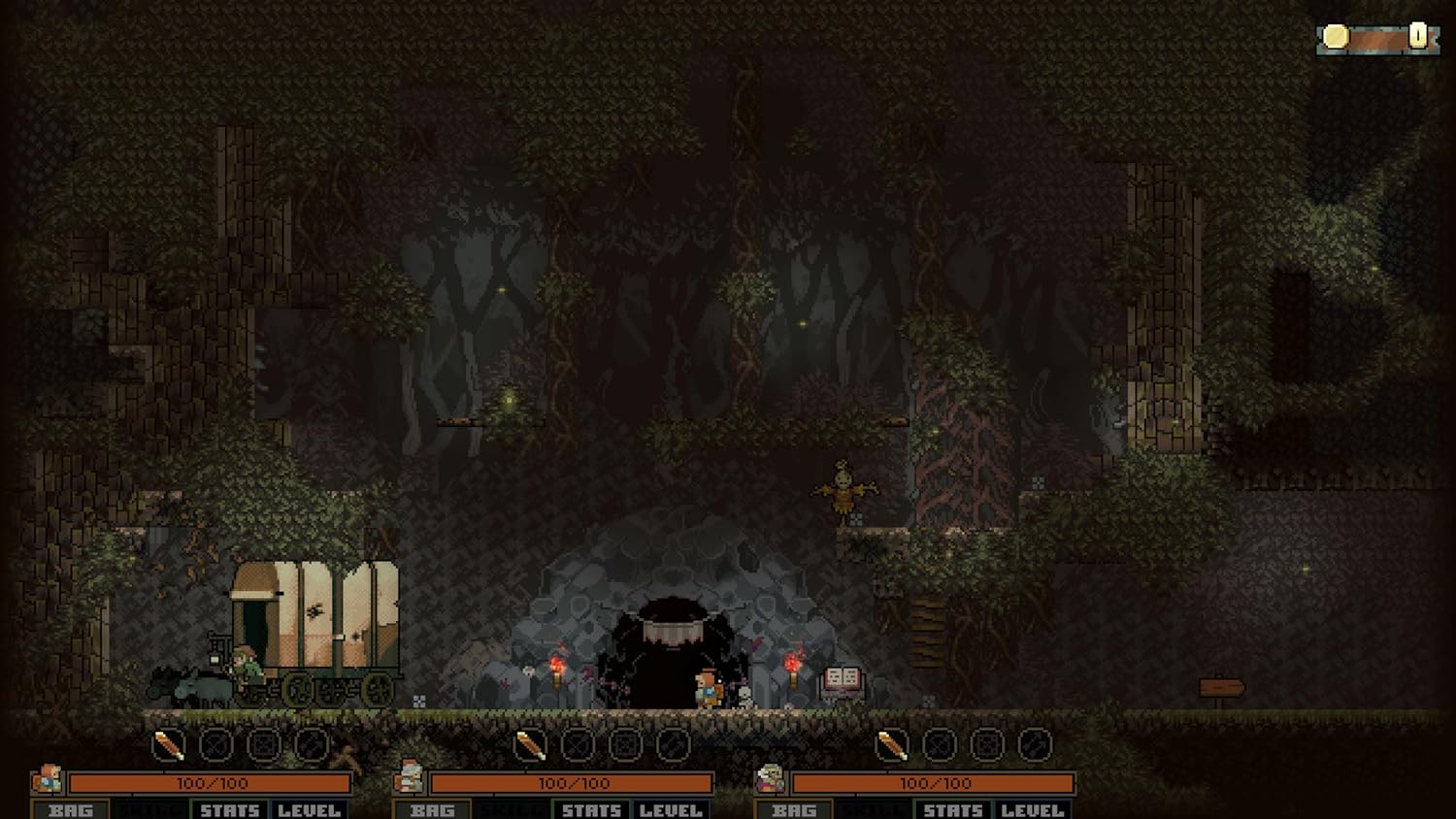Show the purple-clad dwarf's STATS
Viewport: 1456px width, 819px height.
(x=953, y=809)
